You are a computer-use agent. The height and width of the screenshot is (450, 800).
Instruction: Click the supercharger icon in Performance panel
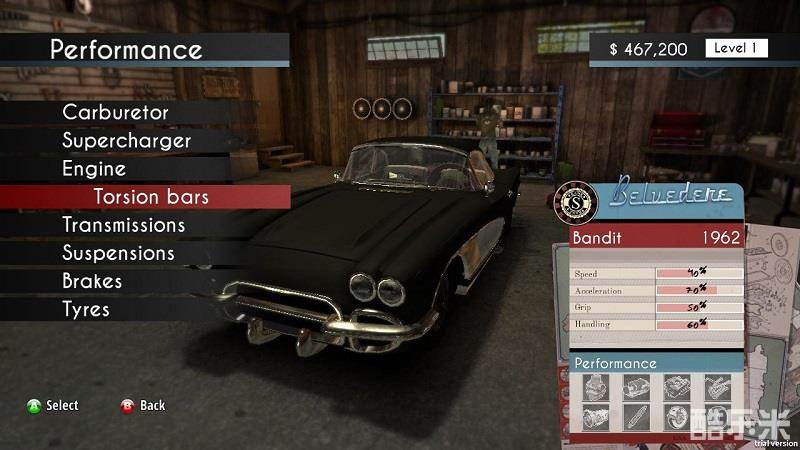[635, 388]
